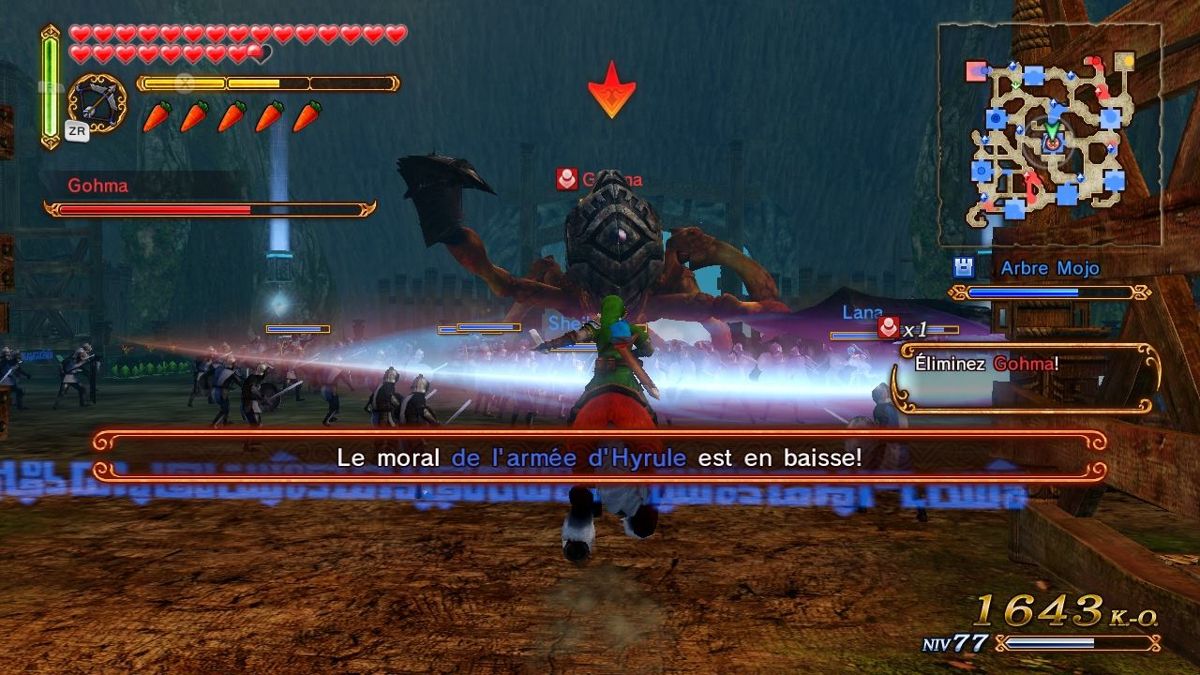Click the Hyrule army morale message banner
The height and width of the screenshot is (675, 1200).
click(x=600, y=457)
